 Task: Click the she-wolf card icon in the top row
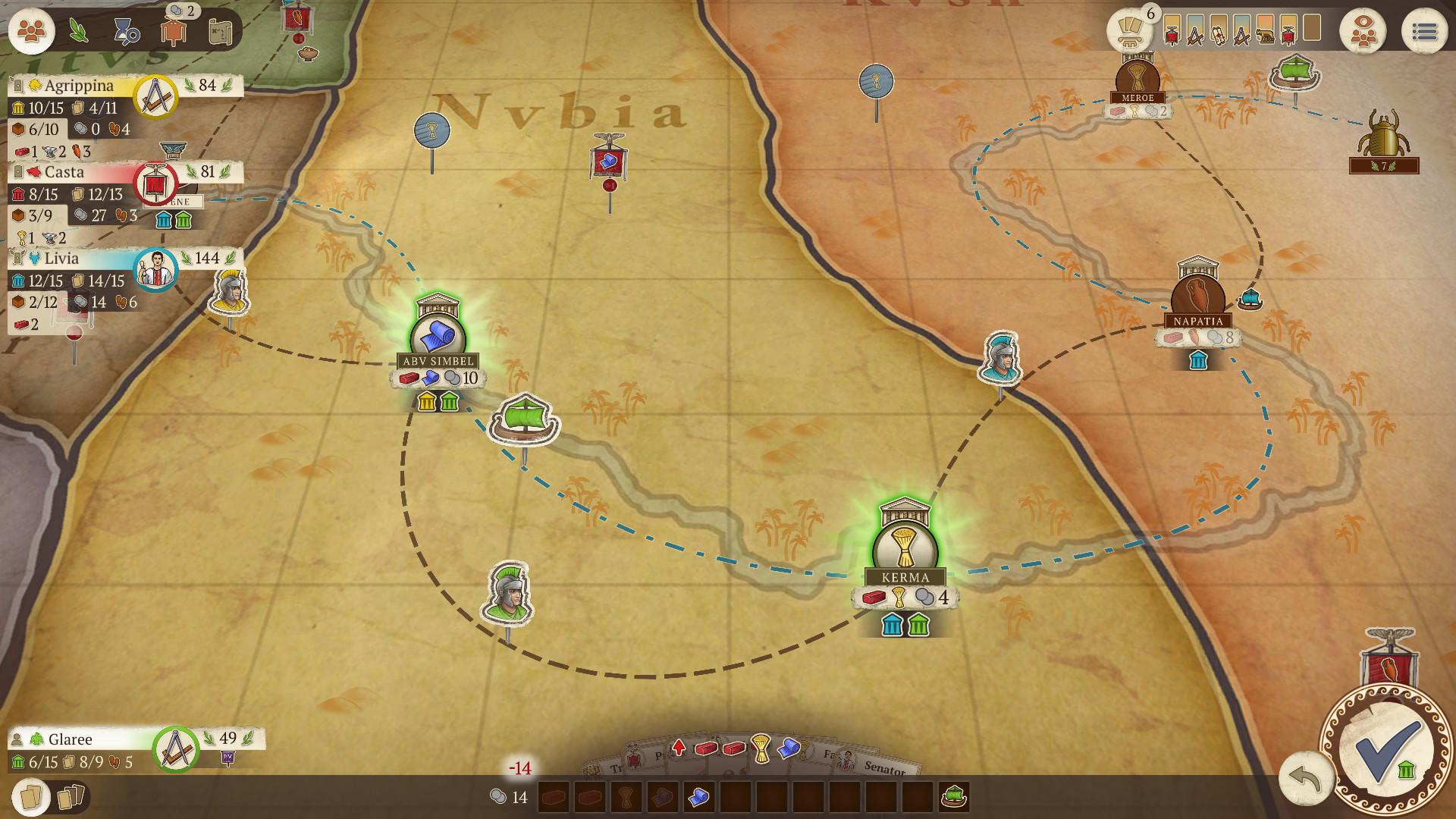[1265, 34]
